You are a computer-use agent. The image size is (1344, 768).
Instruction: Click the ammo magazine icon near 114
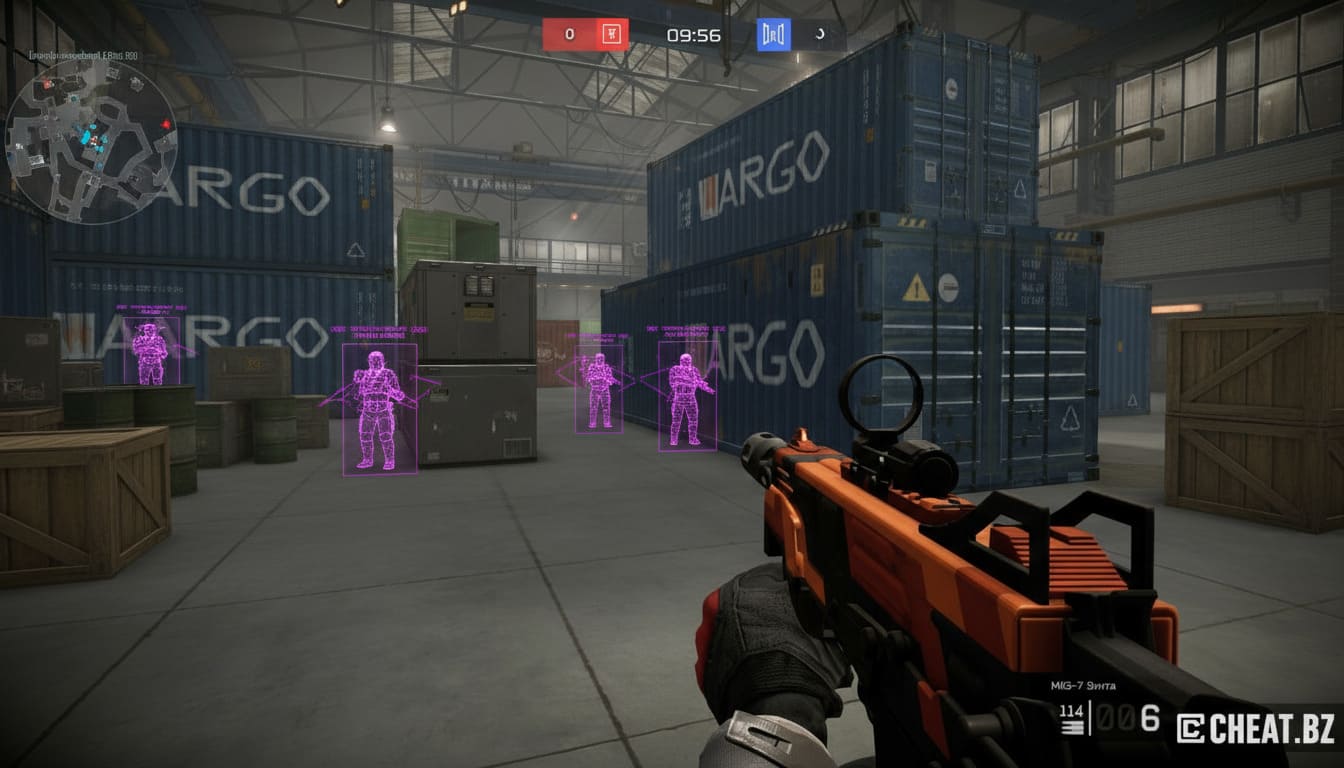point(1072,726)
